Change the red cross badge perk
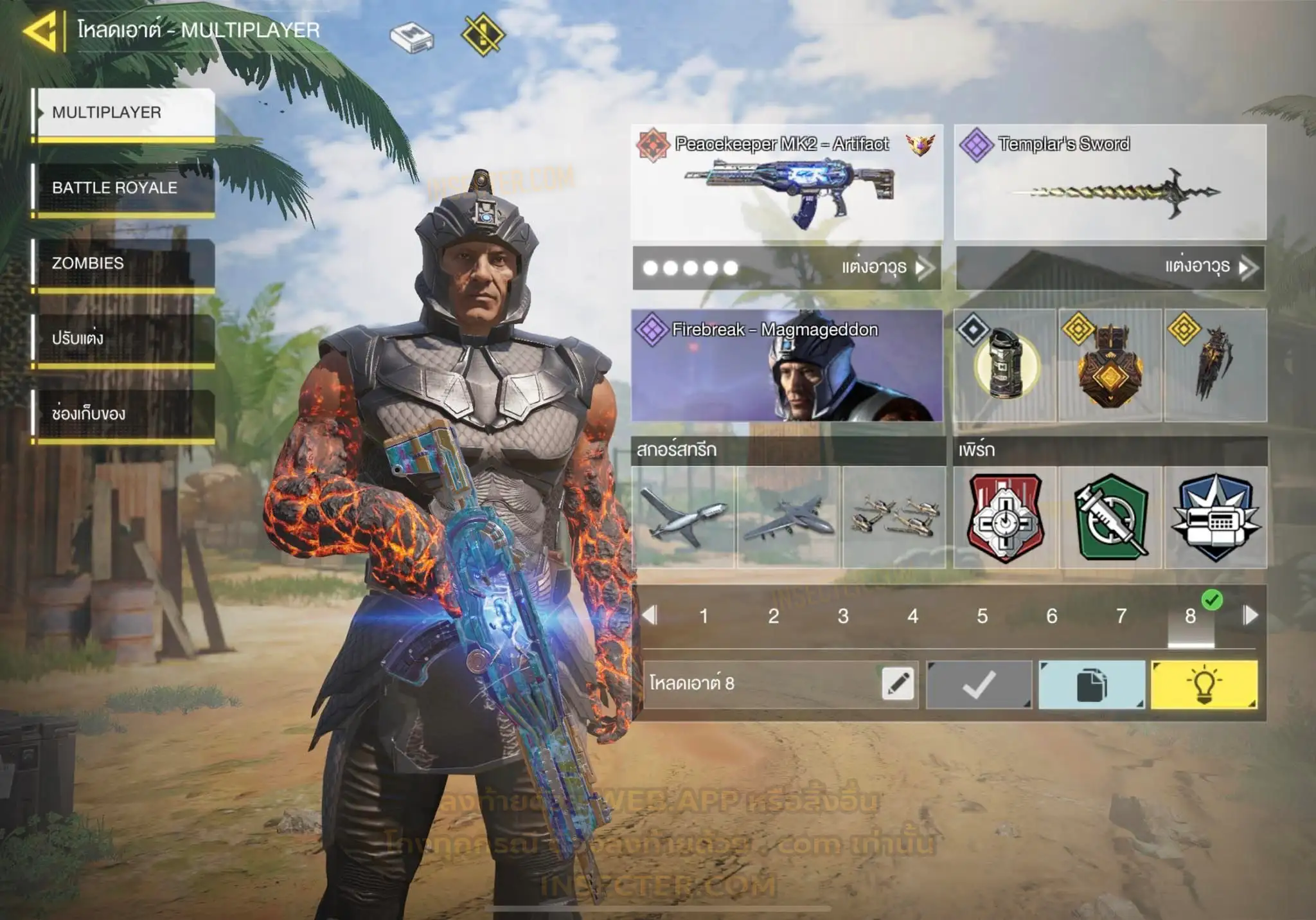This screenshot has height=920, width=1316. pos(1005,518)
